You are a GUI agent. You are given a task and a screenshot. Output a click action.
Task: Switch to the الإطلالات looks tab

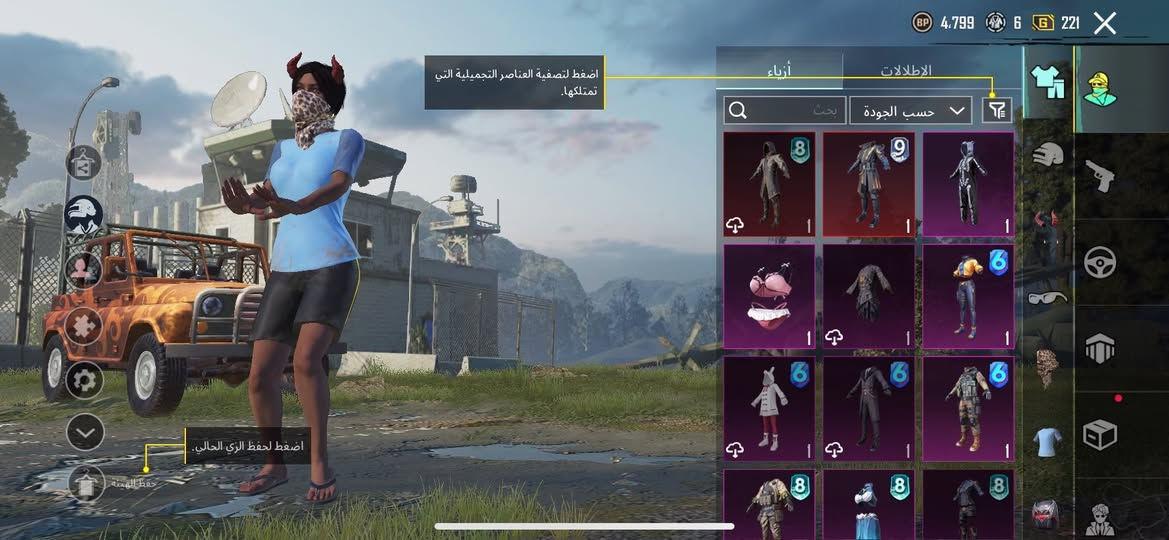coord(905,71)
